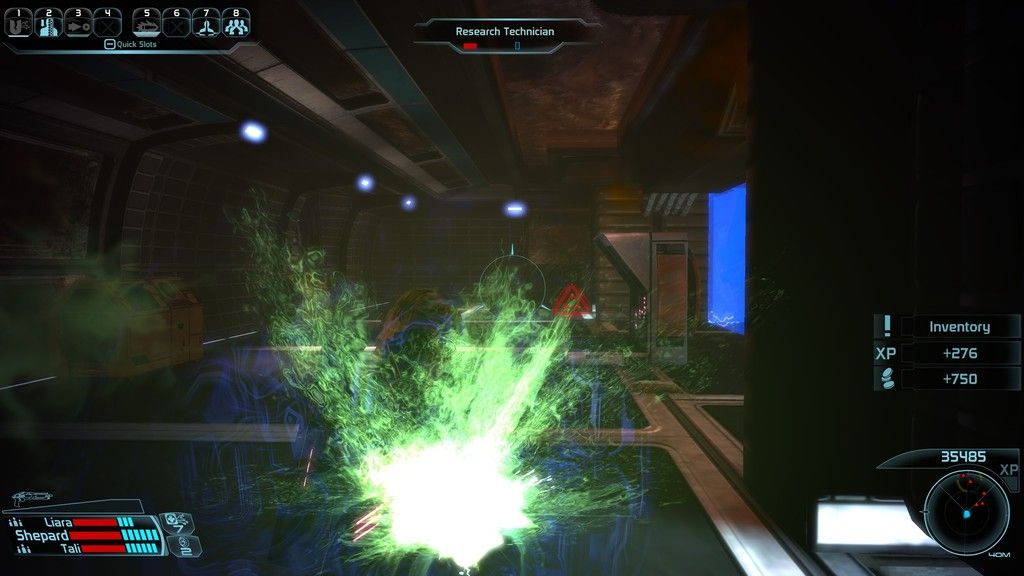Select the shotgun weapon icon
The height and width of the screenshot is (576, 1024).
coord(33,498)
